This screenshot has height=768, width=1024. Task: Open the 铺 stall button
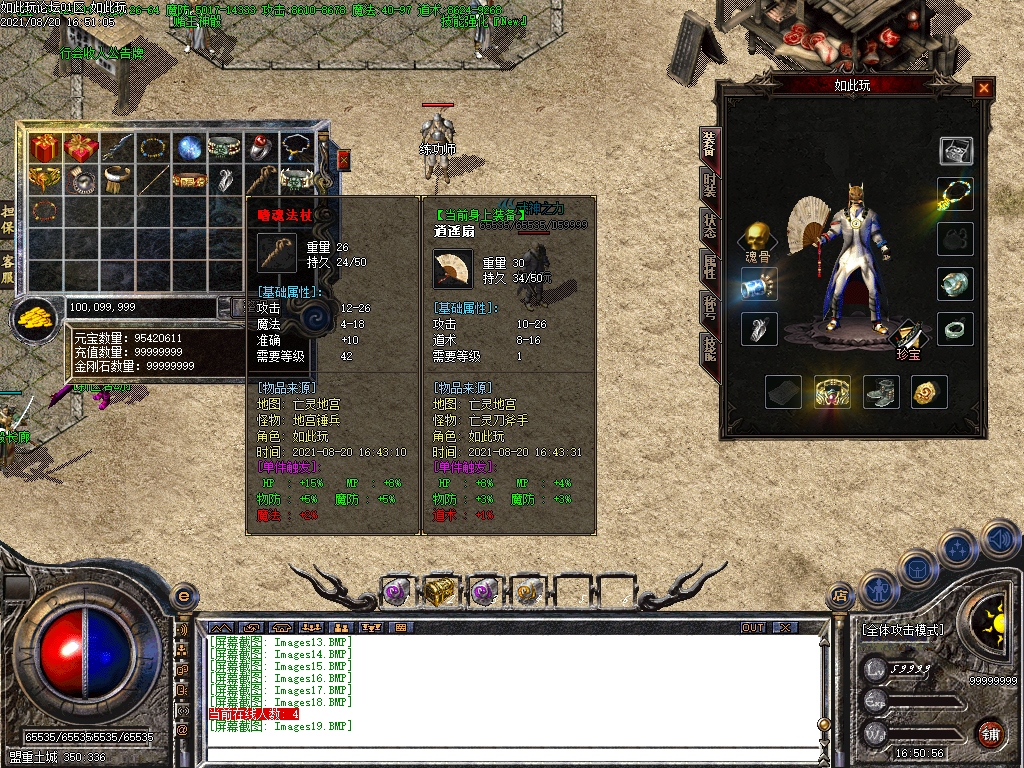[991, 733]
